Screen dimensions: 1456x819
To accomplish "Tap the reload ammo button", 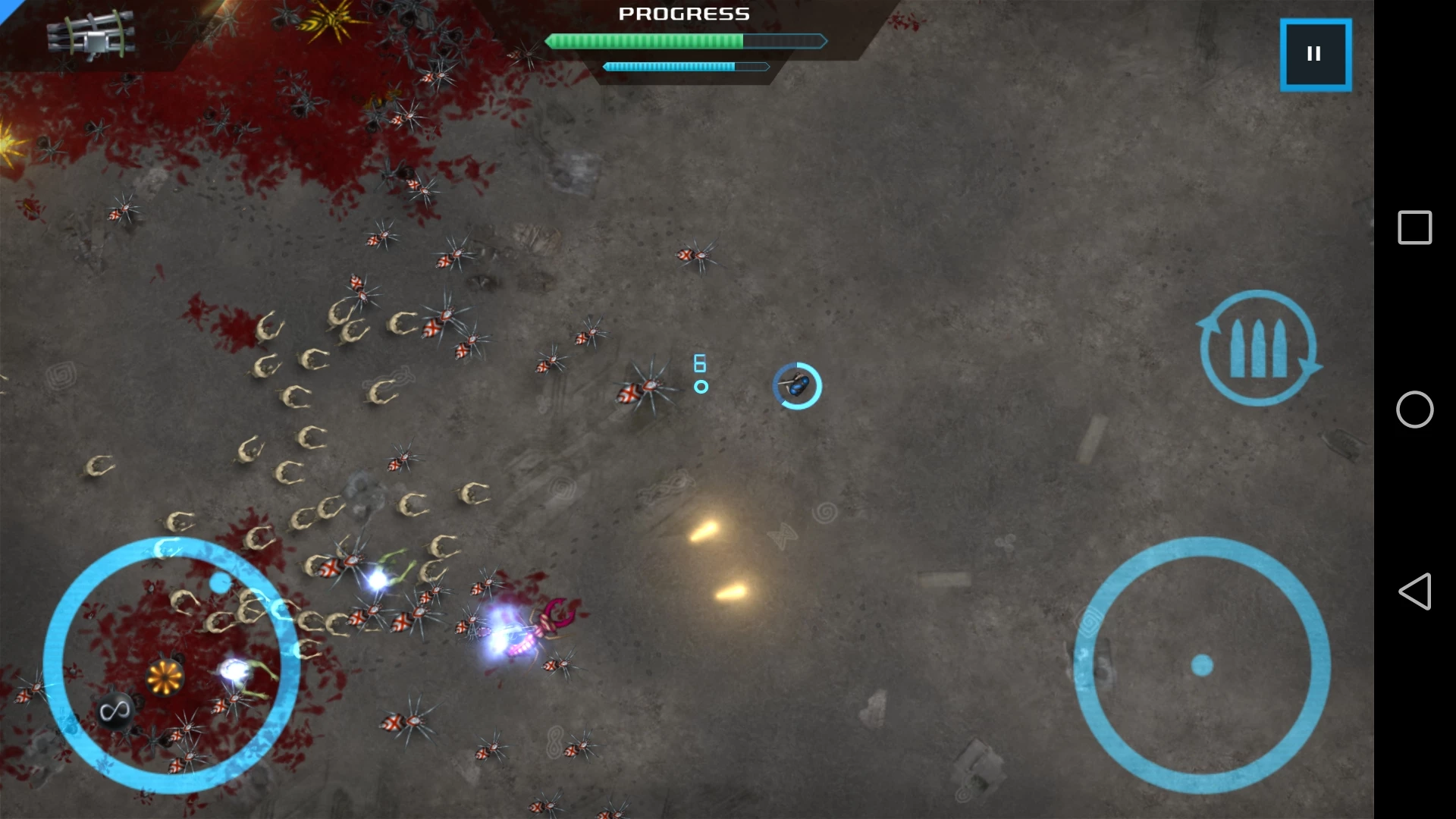I will tap(1258, 348).
